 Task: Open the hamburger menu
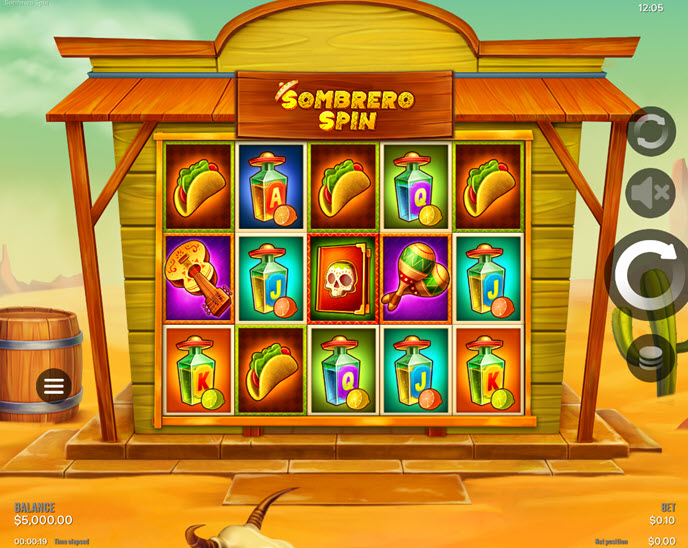(54, 385)
